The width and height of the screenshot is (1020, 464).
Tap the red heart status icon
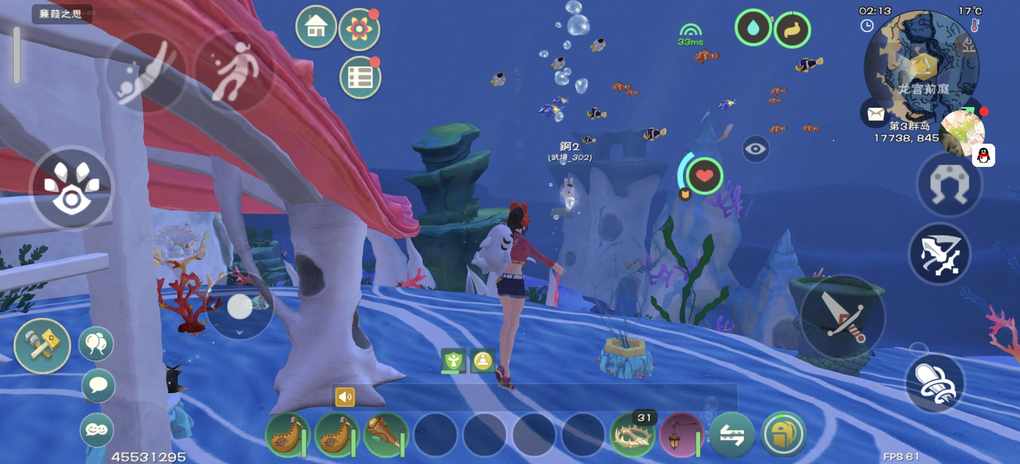coord(704,176)
